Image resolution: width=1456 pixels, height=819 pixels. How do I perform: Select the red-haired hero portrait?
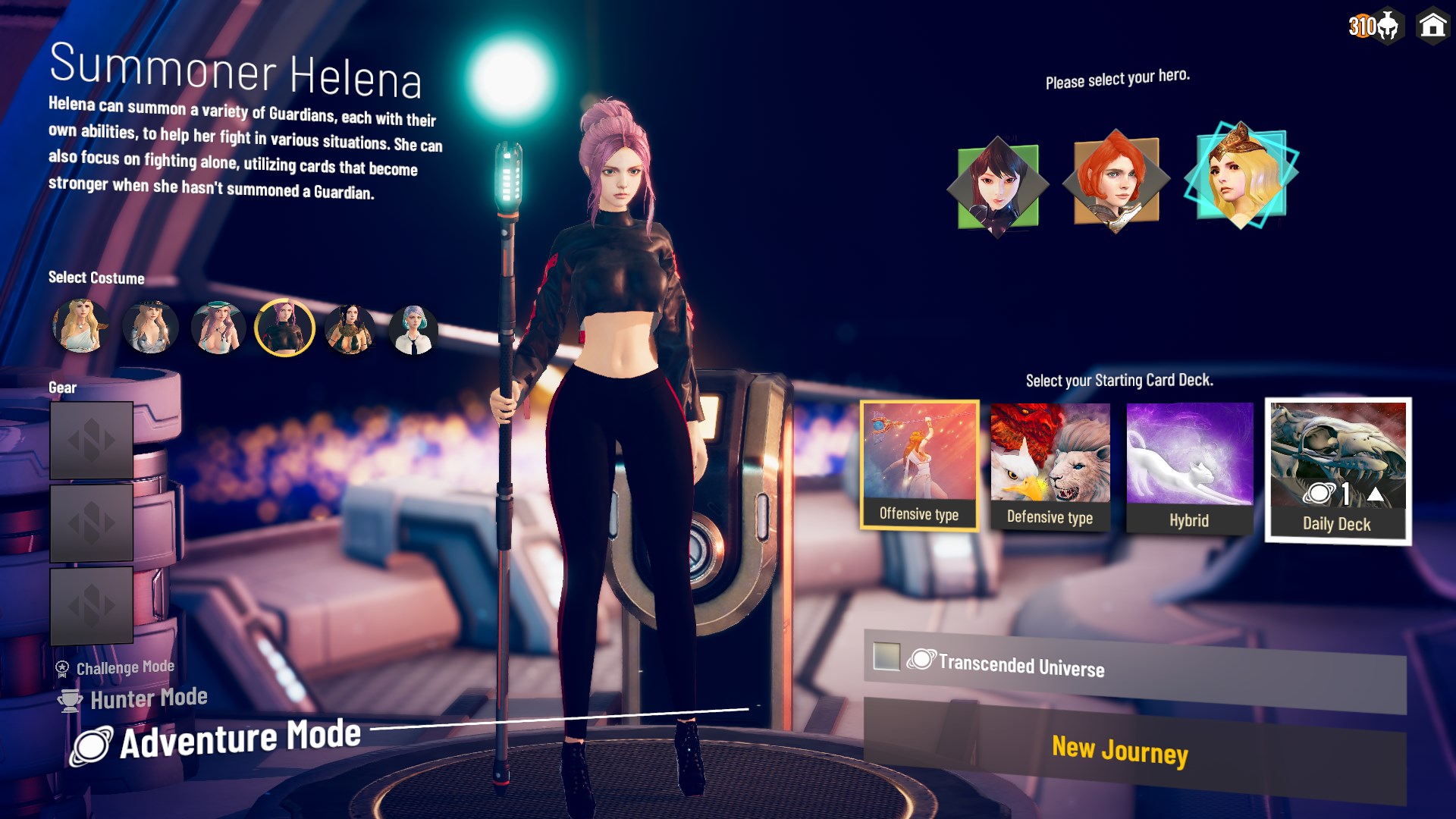(1116, 180)
